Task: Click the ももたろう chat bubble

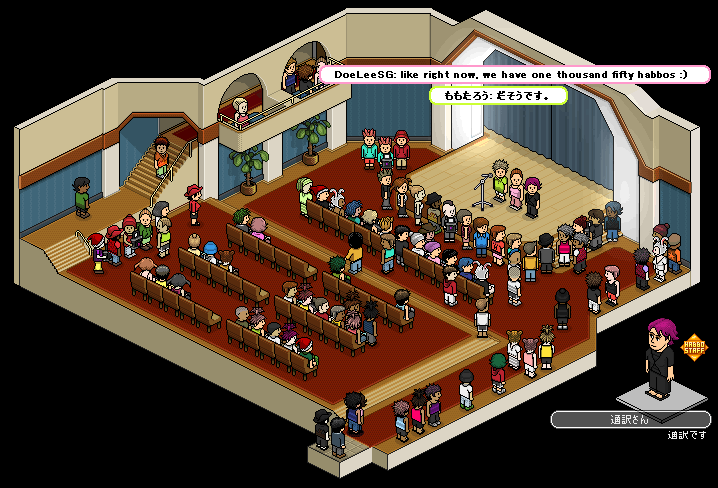Action: click(498, 96)
